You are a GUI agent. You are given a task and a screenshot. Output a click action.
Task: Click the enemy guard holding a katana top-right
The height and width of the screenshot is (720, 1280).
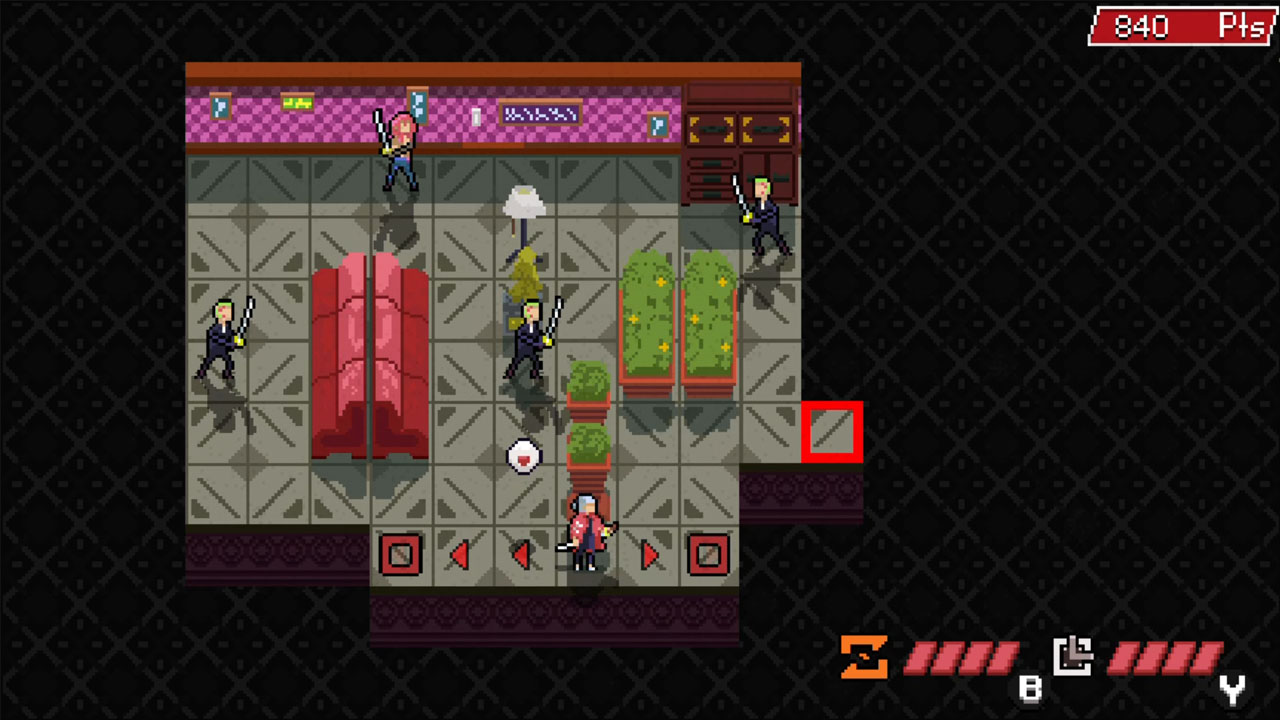[x=765, y=220]
